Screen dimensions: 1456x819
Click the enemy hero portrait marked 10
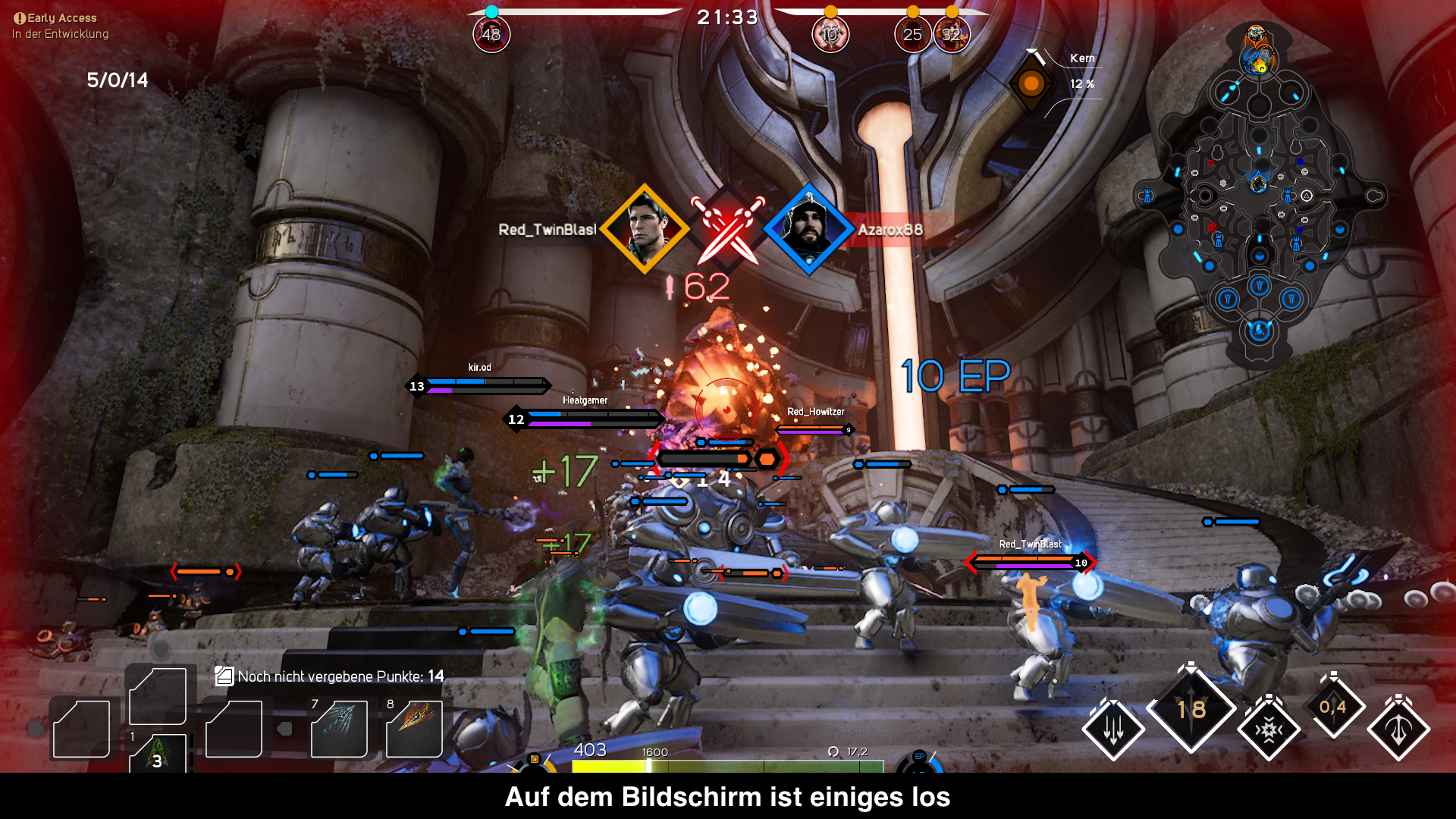(x=830, y=34)
